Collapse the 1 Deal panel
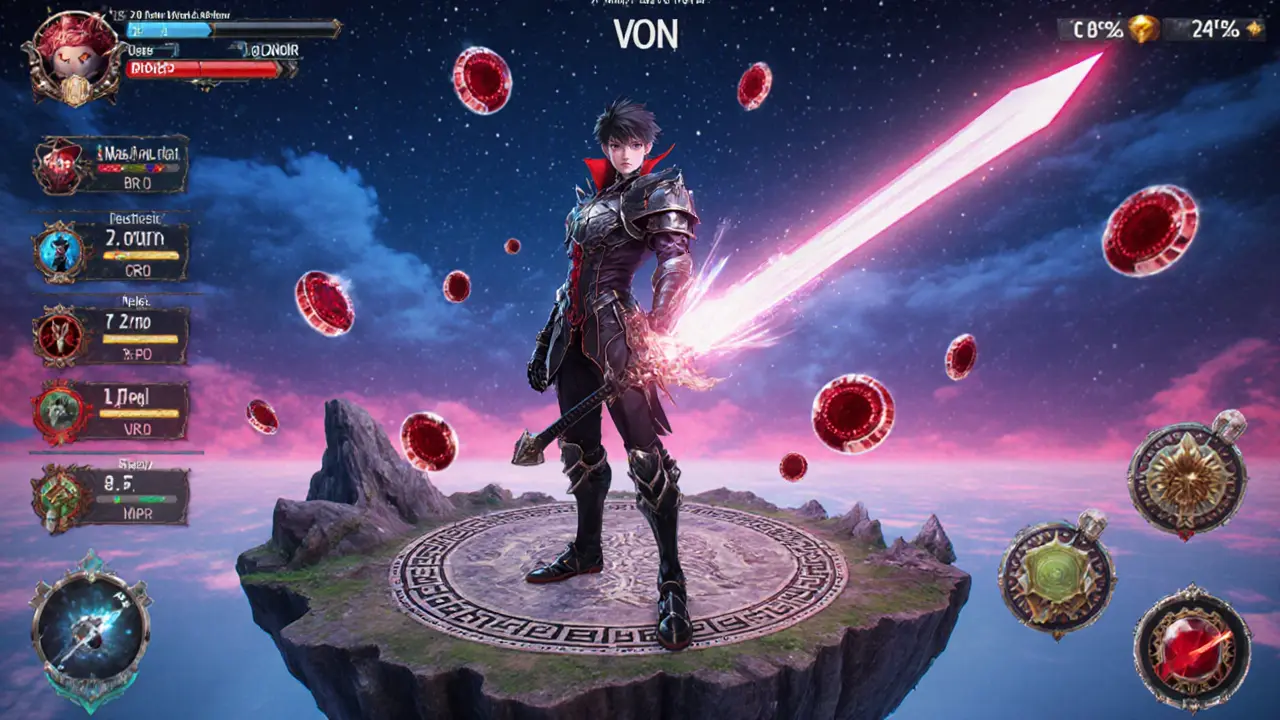This screenshot has height=720, width=1280. 125,396
